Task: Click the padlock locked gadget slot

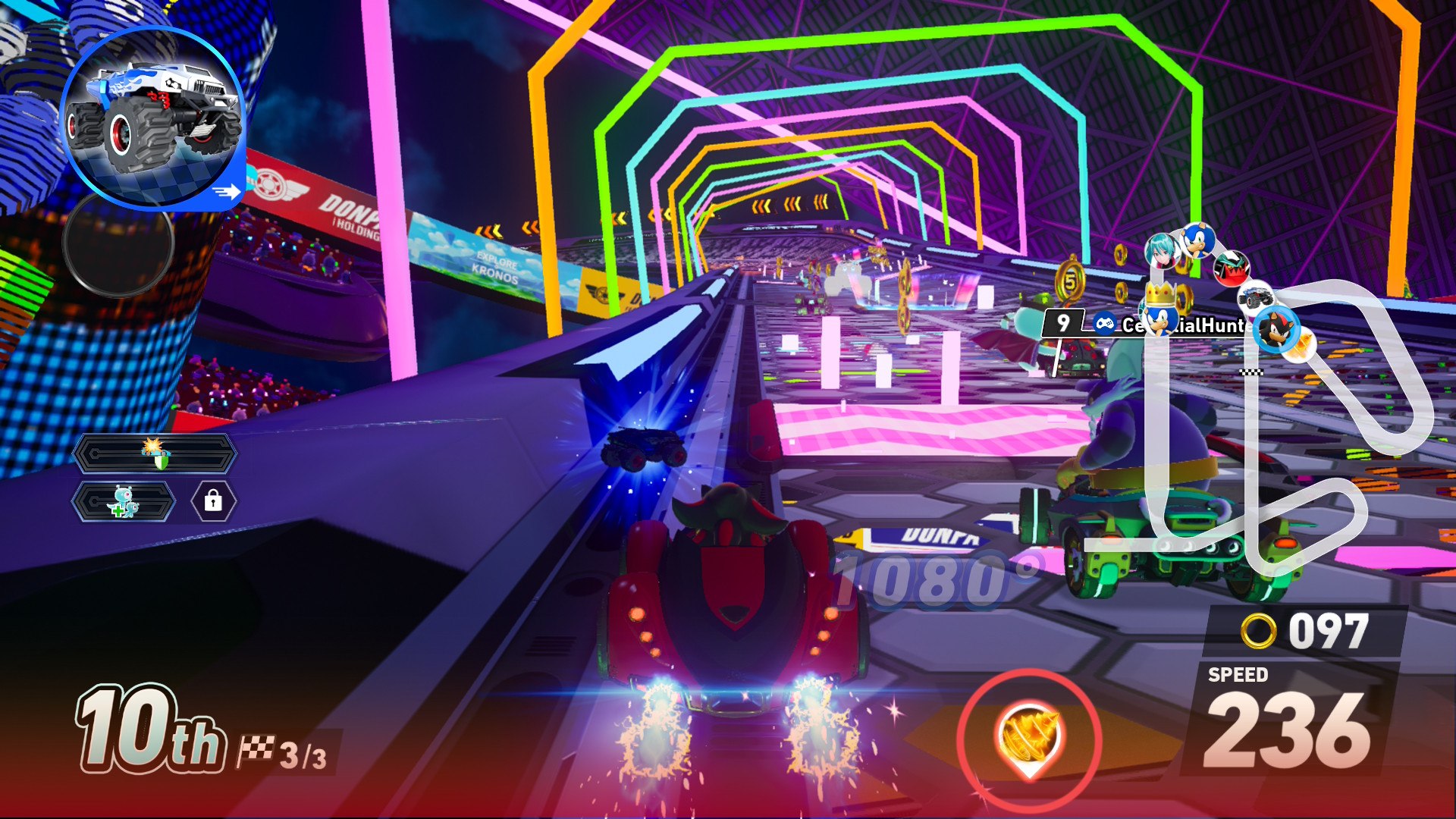Action: (213, 501)
